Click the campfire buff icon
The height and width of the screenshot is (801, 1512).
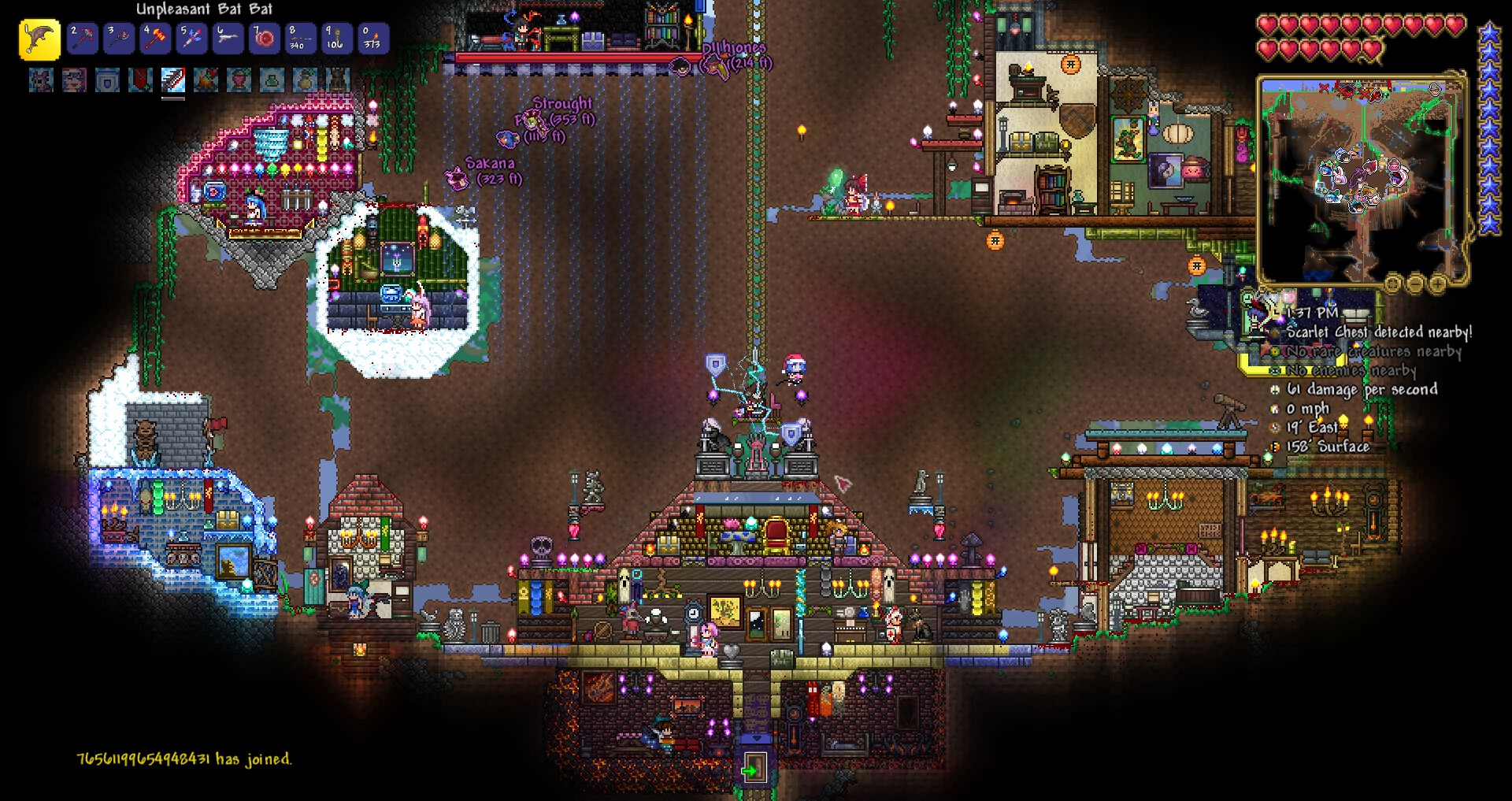pyautogui.click(x=206, y=80)
